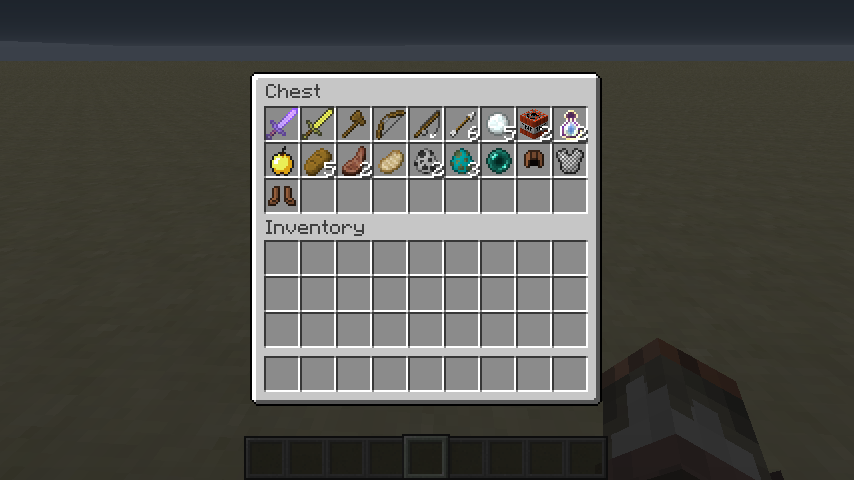The width and height of the screenshot is (854, 480).
Task: Select the chainmail chestplate slot
Action: (x=570, y=160)
